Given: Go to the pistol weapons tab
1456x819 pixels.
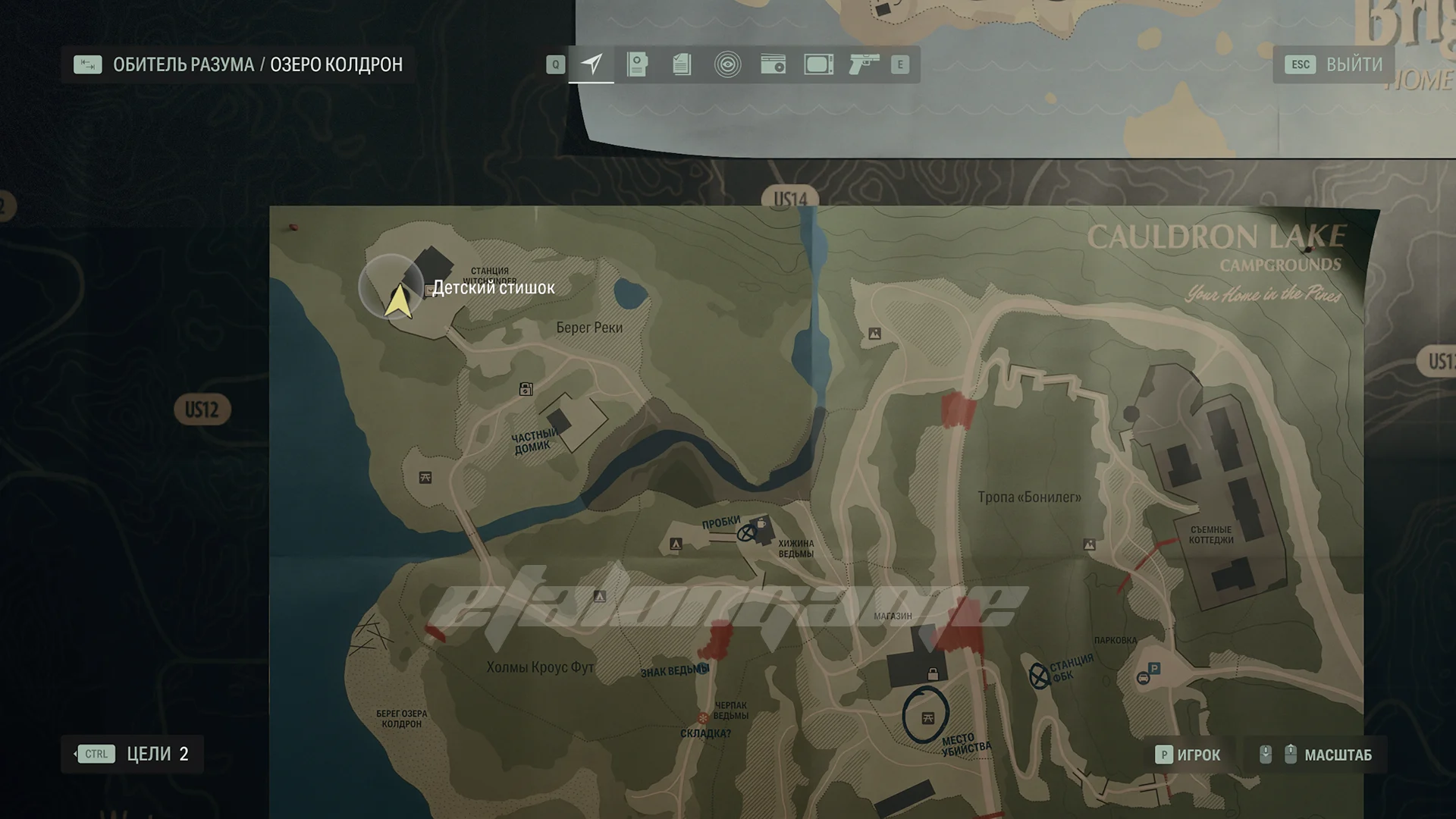Looking at the screenshot, I should point(864,64).
